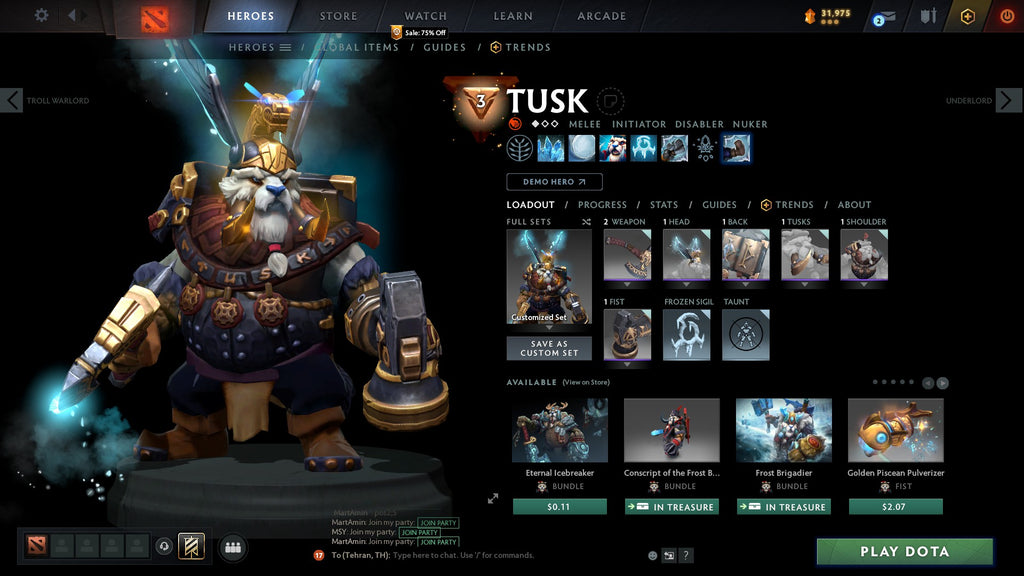Go to previous hero Troll Warlord

[x=12, y=100]
